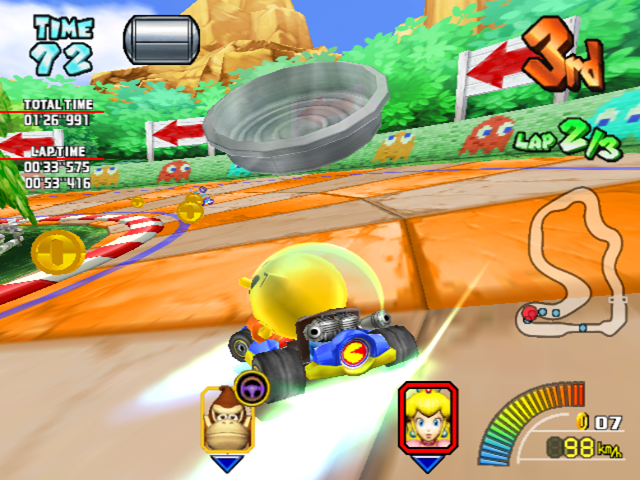Select the silver canister item slot
The image size is (640, 480).
tap(161, 38)
